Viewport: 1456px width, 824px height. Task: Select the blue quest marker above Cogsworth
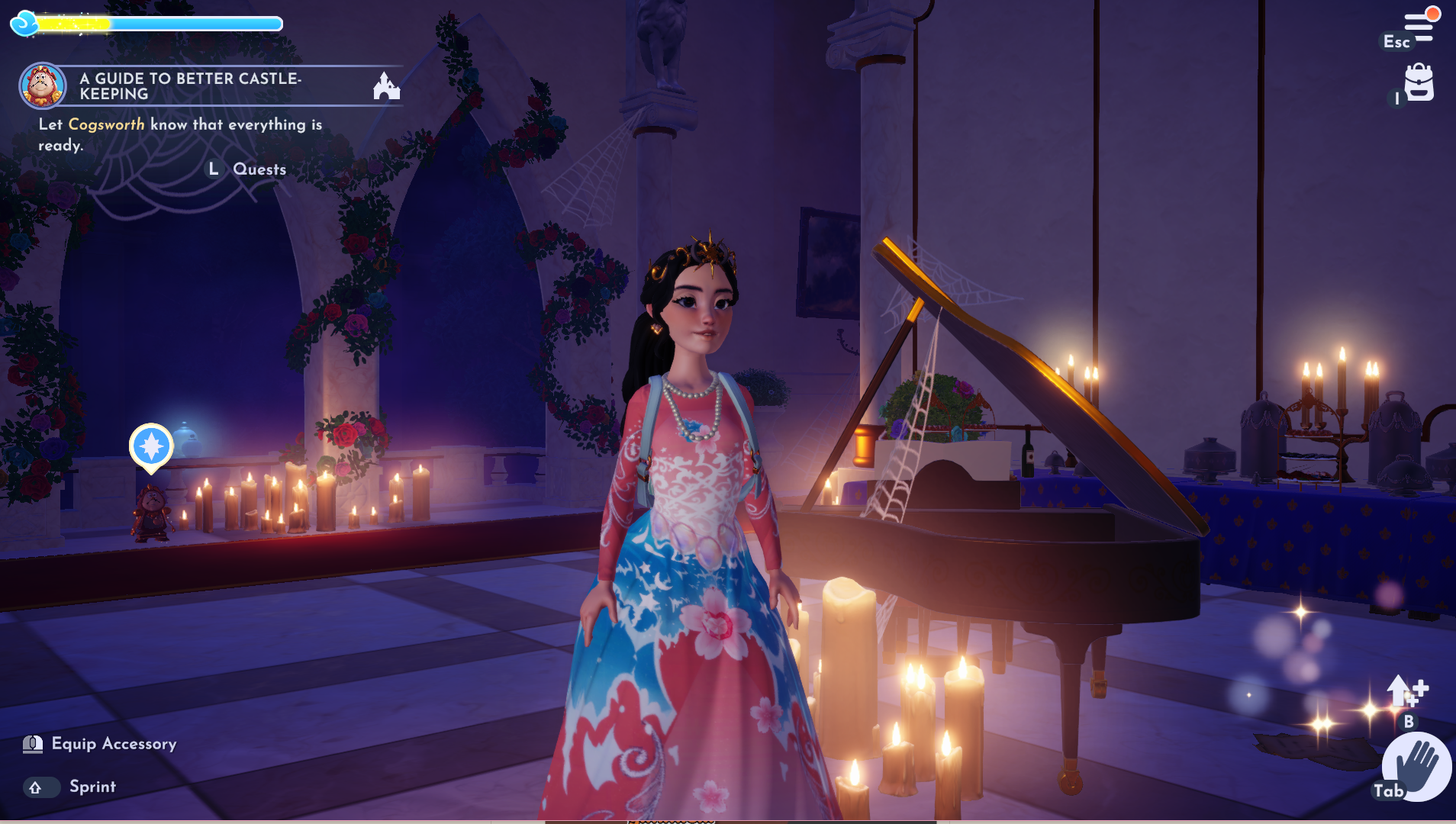pos(151,446)
